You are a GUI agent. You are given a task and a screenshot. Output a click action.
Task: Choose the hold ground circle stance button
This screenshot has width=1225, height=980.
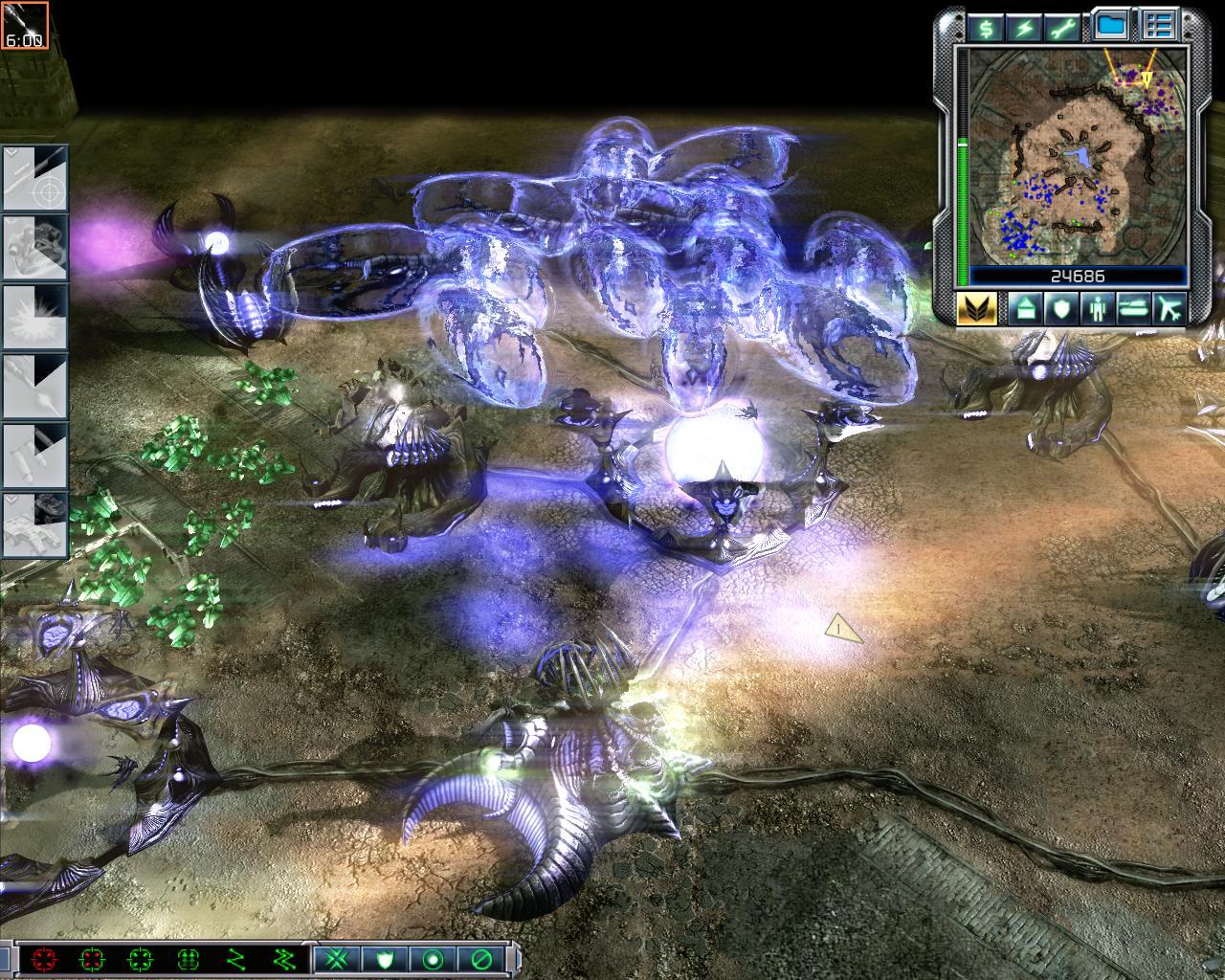click(433, 958)
